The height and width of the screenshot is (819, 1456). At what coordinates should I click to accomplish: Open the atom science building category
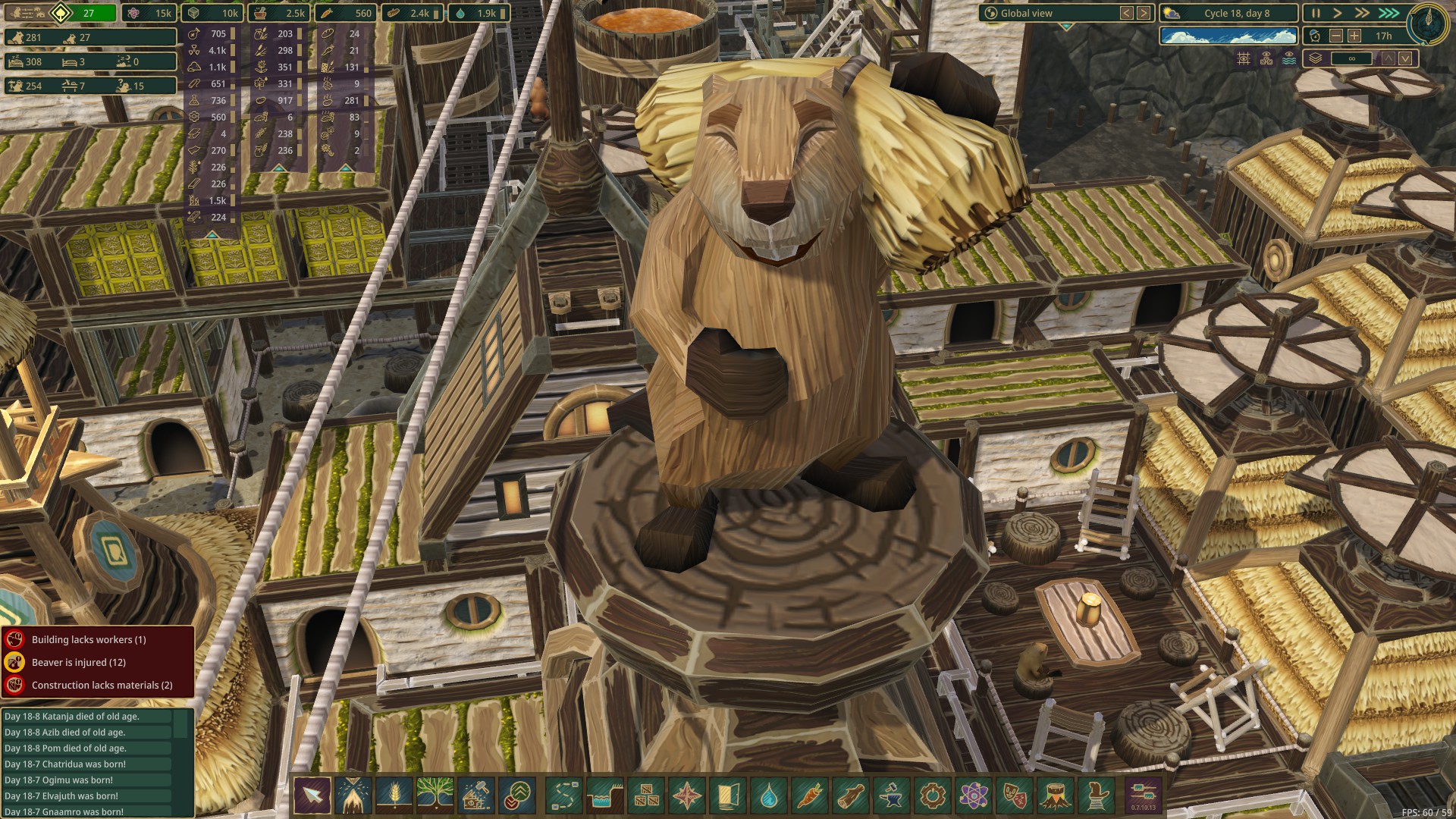(974, 795)
